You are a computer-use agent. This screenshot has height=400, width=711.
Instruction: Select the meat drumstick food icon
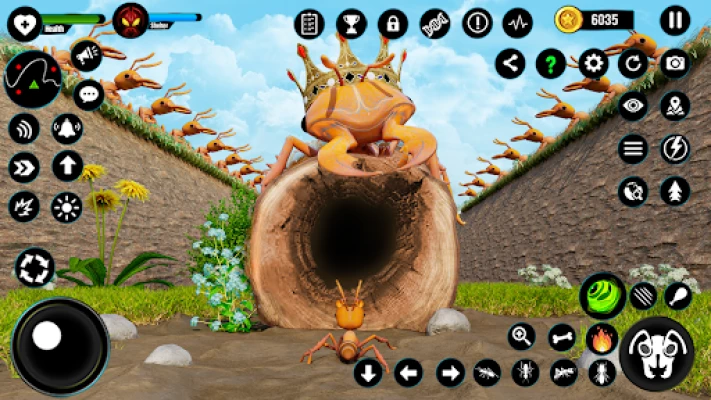pos(678,294)
